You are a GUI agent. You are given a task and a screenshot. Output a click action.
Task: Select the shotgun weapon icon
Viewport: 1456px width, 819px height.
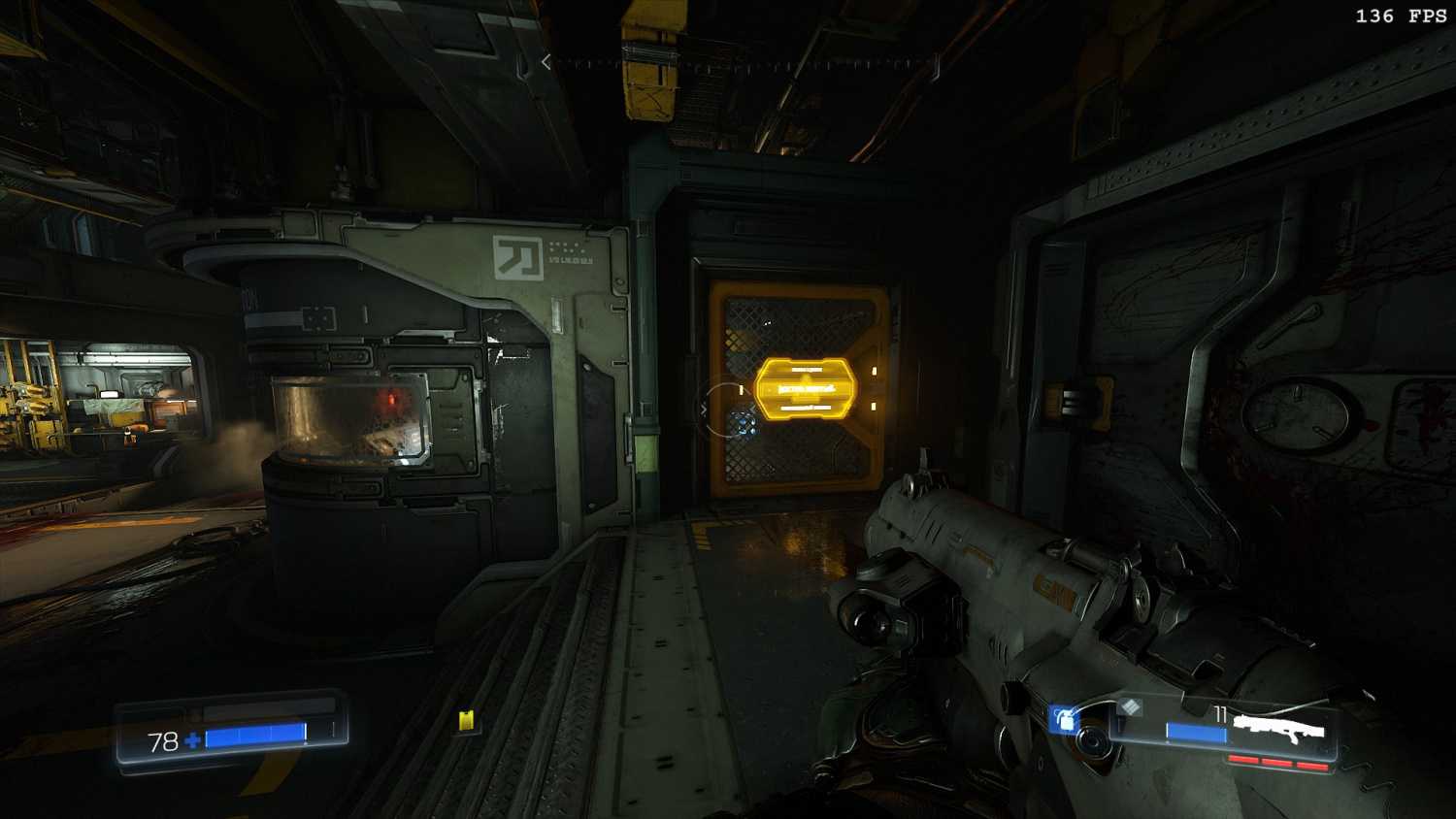pyautogui.click(x=1278, y=726)
